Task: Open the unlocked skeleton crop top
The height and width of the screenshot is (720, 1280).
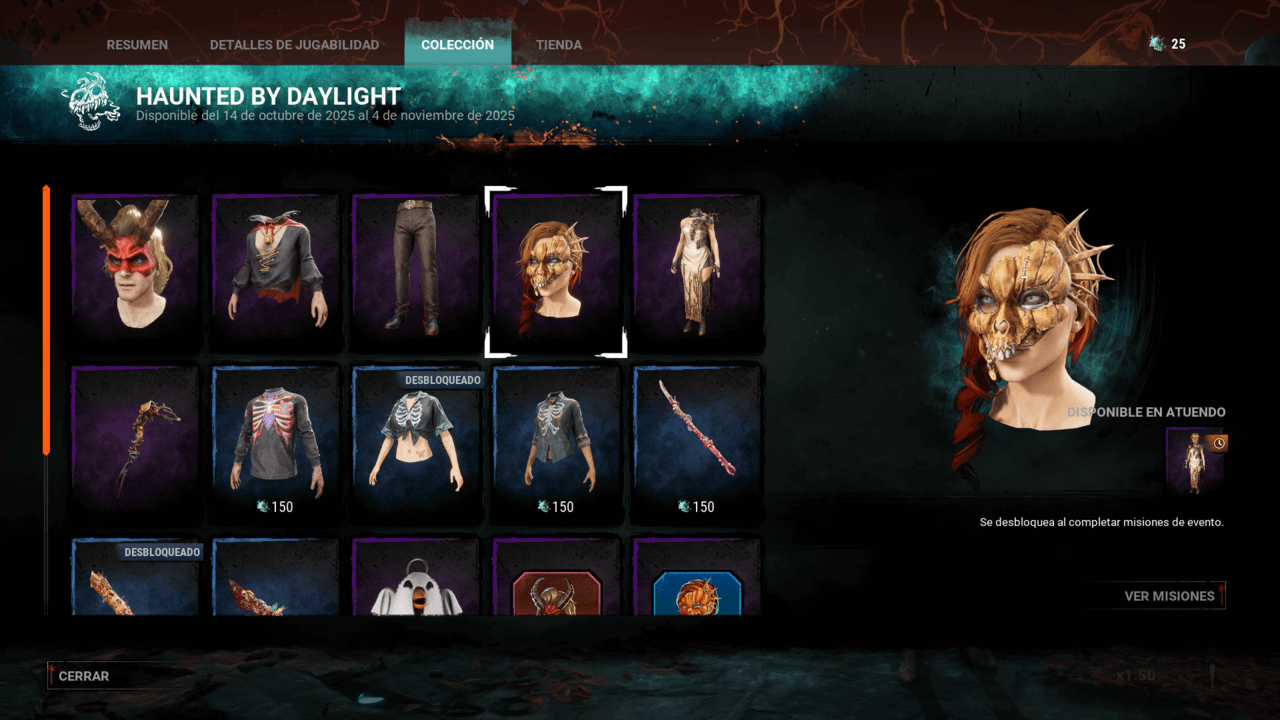Action: (416, 442)
